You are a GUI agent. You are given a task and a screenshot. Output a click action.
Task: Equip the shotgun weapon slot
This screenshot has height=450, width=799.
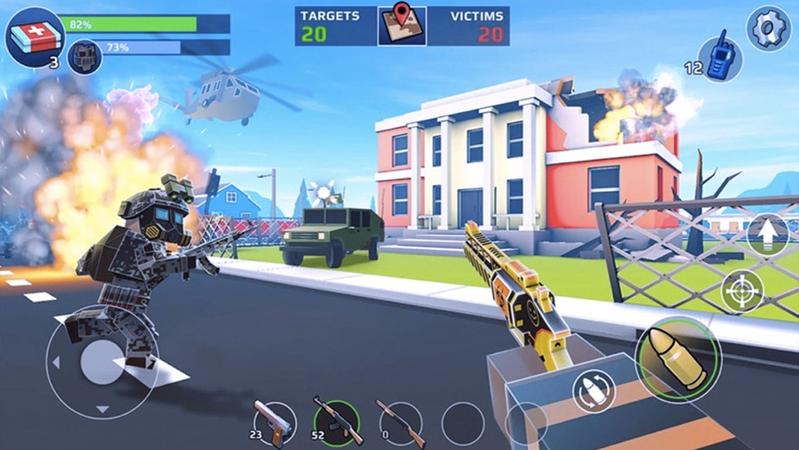point(399,422)
